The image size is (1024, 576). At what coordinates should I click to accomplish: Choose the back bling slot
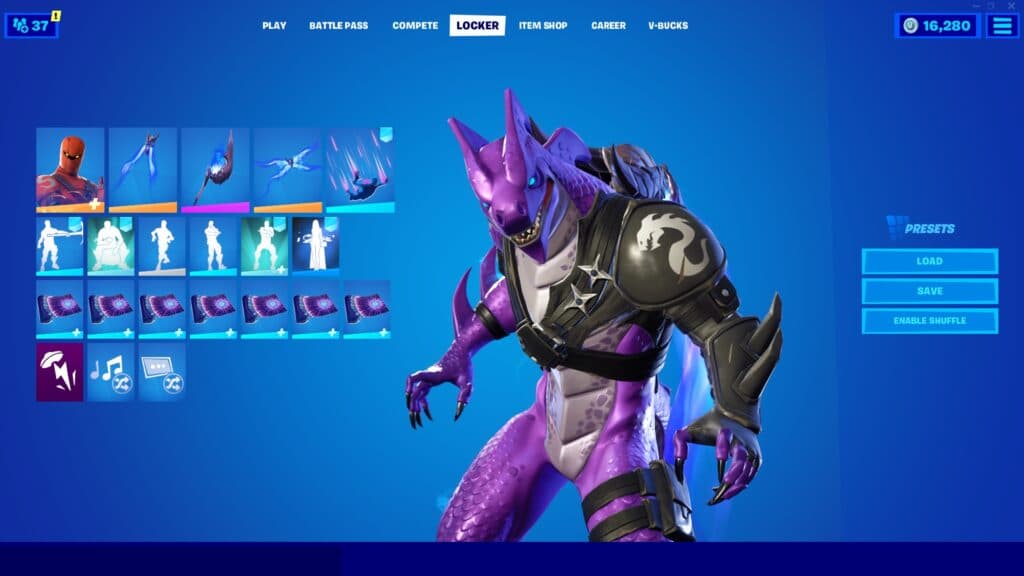click(142, 169)
